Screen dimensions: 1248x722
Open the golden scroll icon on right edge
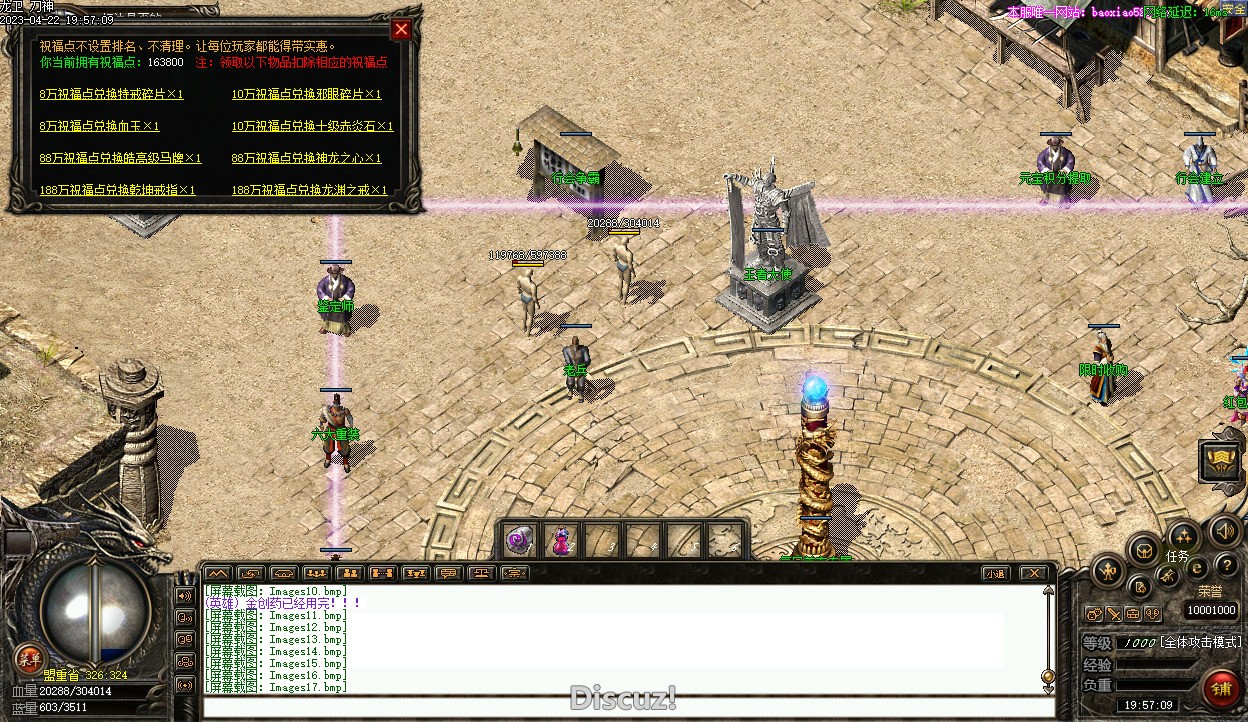coord(1221,460)
